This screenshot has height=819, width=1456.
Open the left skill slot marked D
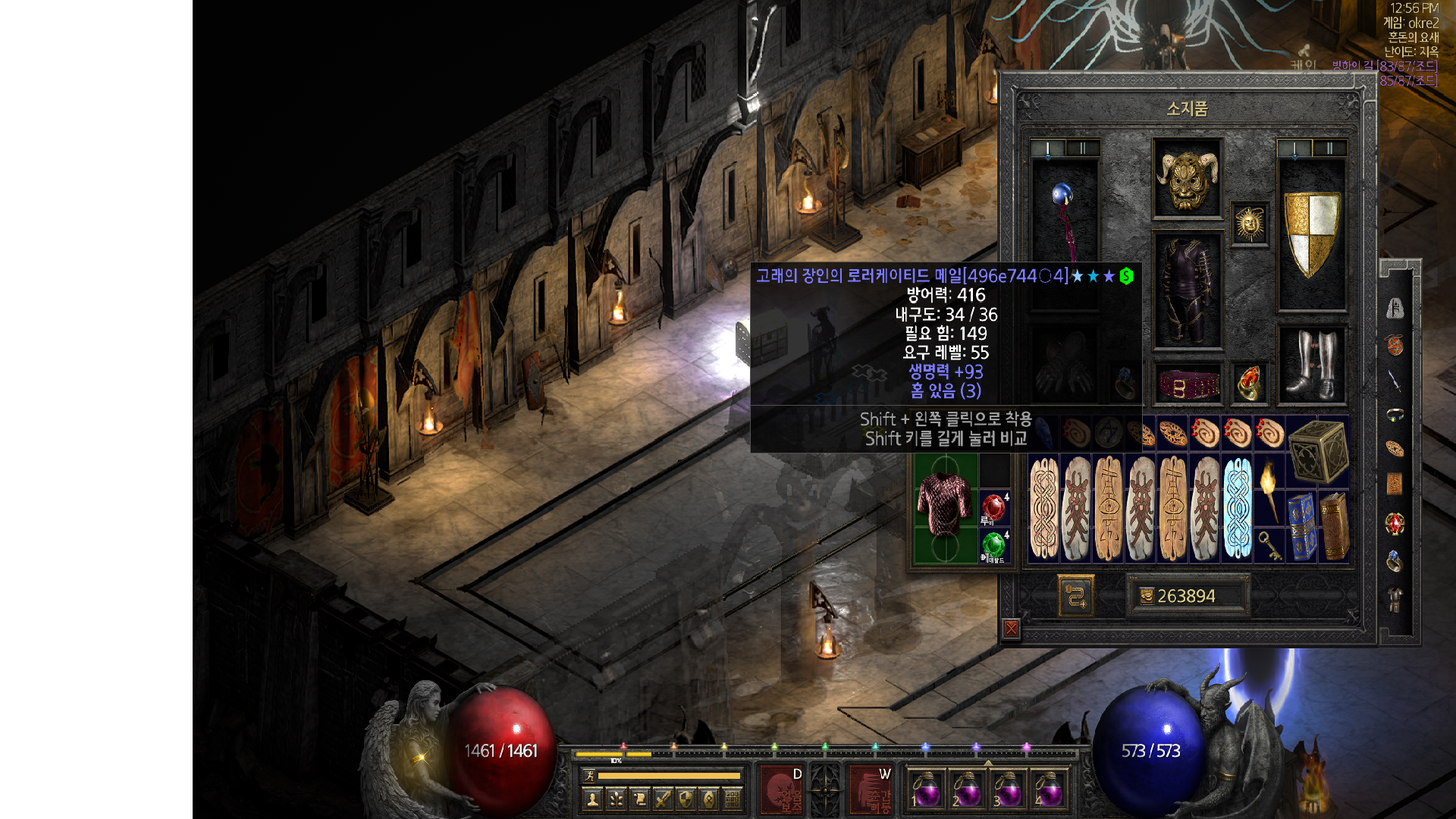click(x=781, y=789)
